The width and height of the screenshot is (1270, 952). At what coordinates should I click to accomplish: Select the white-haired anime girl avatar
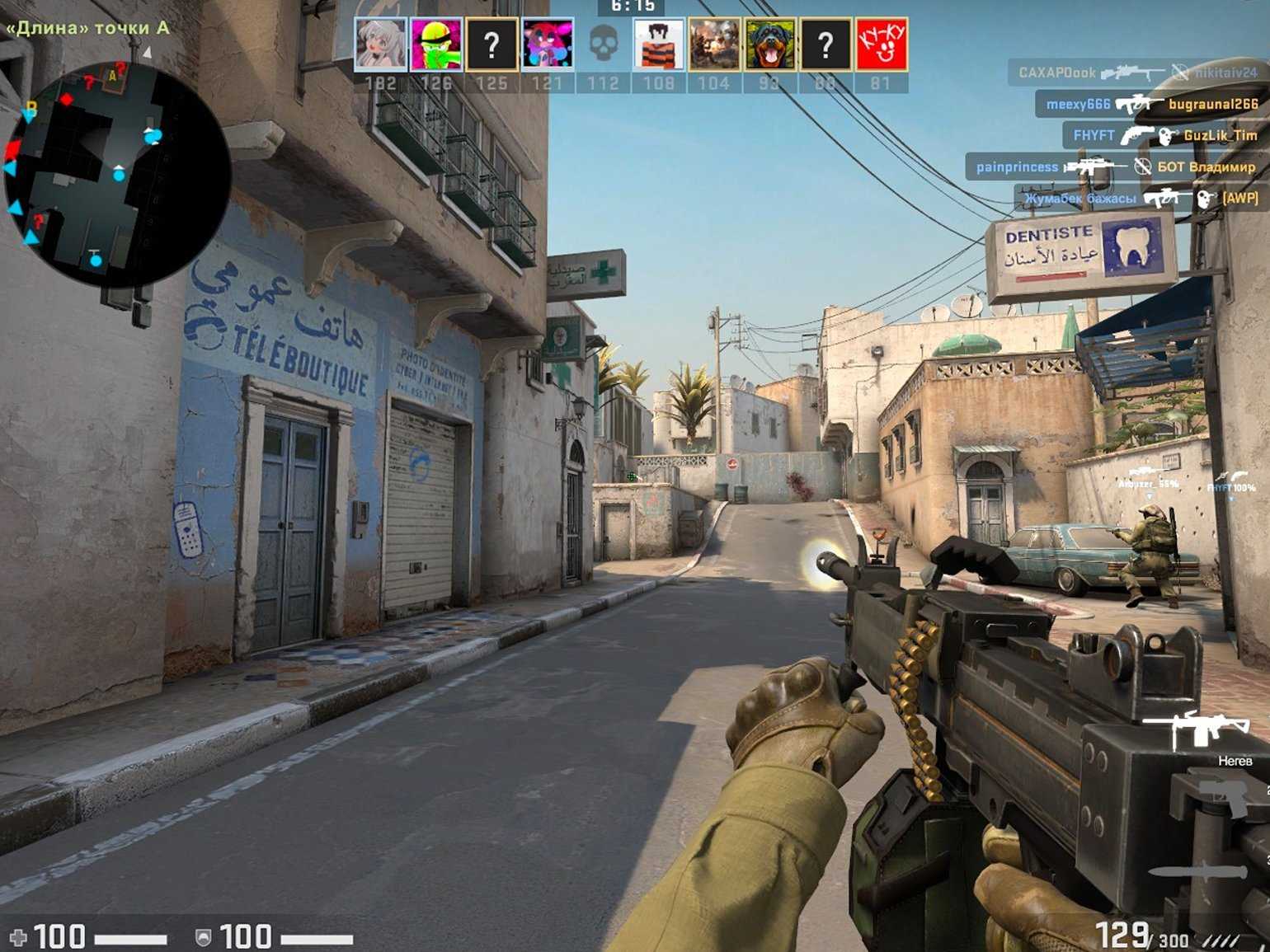(380, 44)
